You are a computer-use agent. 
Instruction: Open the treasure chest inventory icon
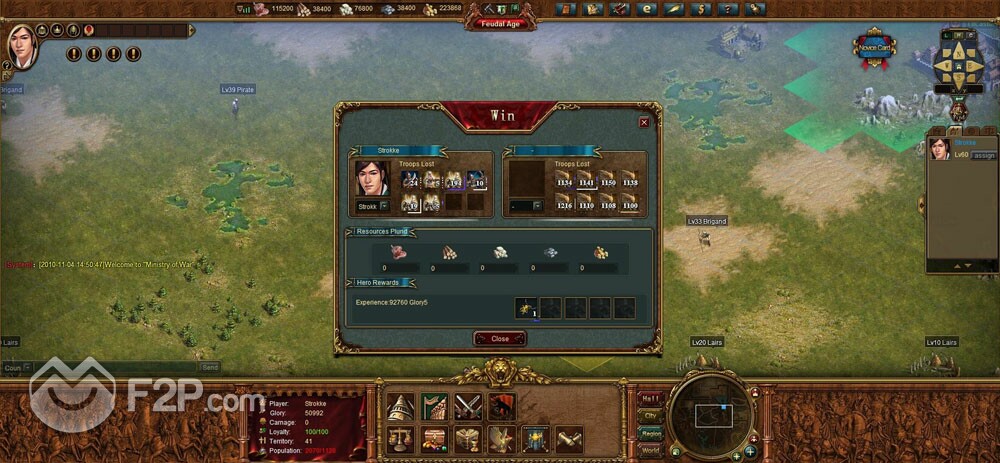pos(434,439)
